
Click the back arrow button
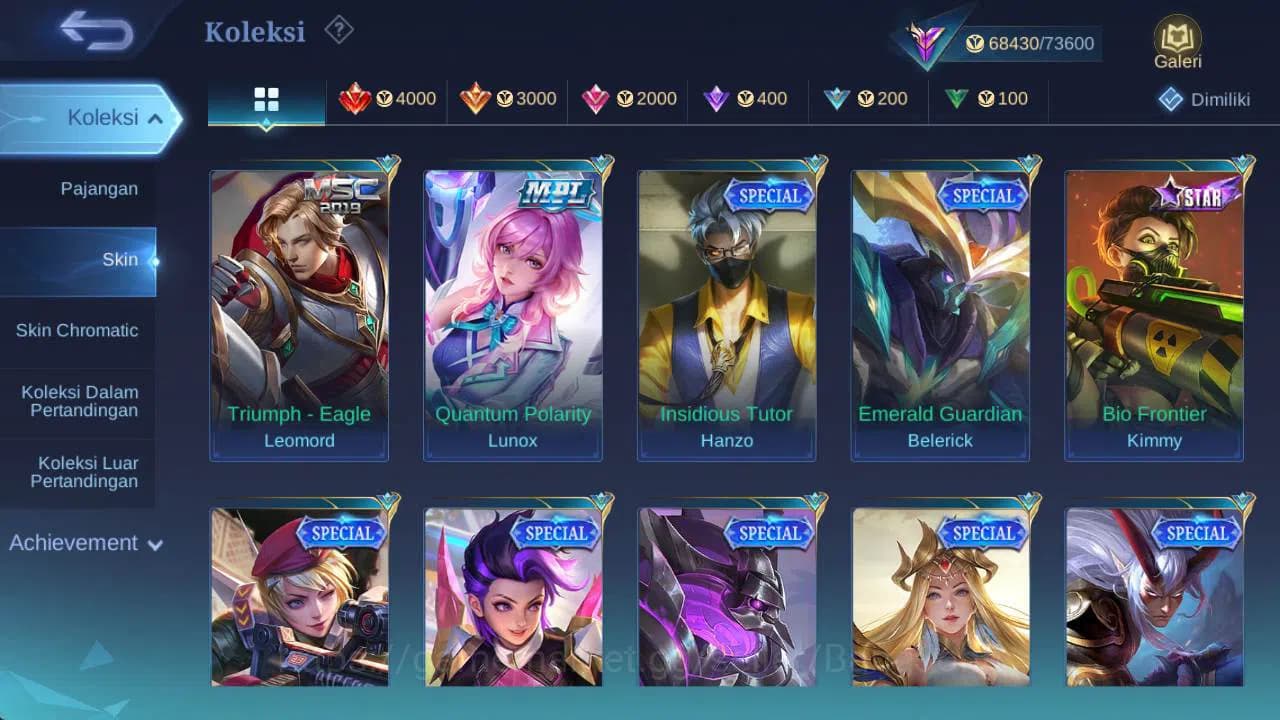tap(97, 31)
